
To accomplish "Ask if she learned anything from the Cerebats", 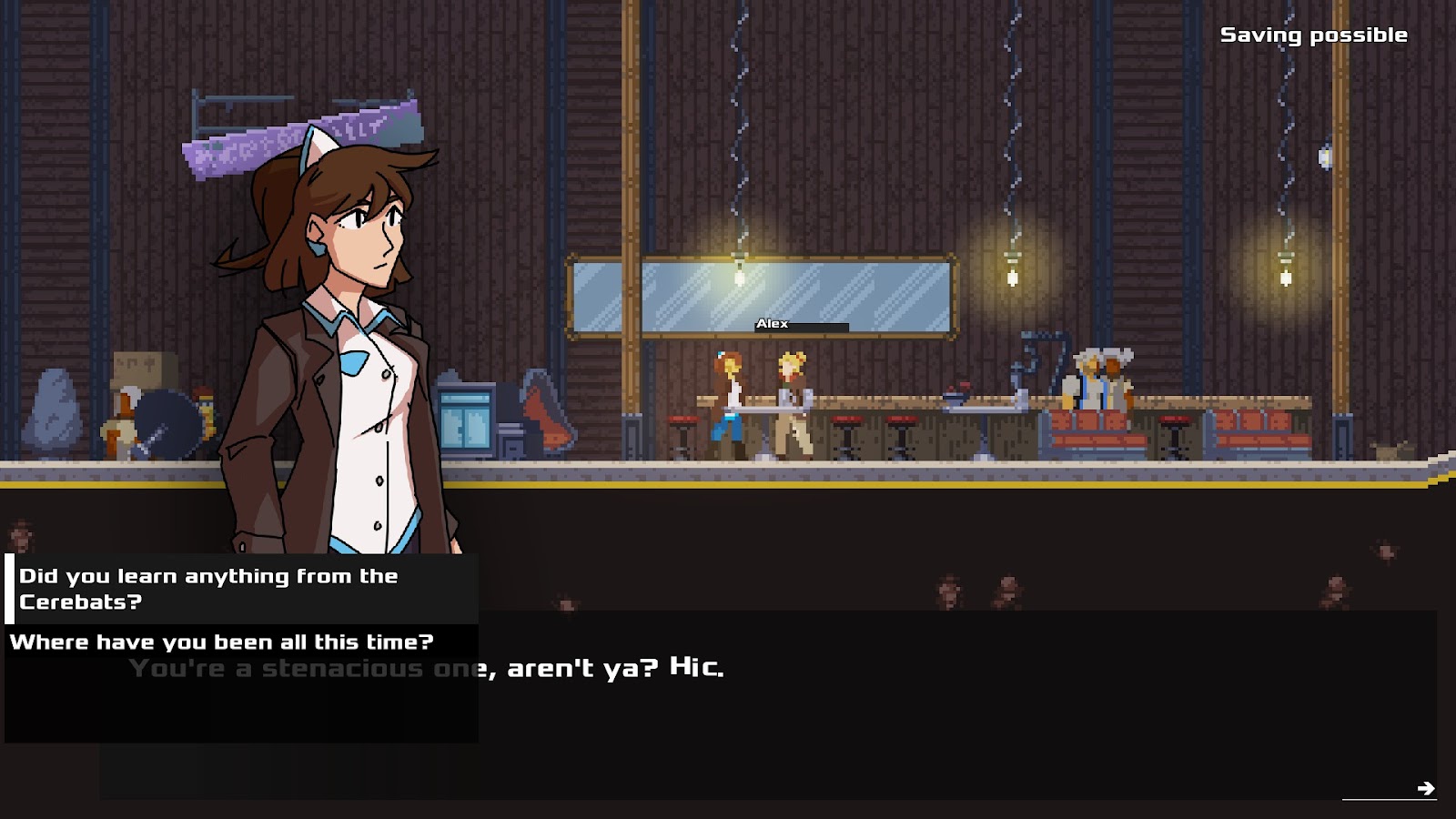I will pos(209,589).
